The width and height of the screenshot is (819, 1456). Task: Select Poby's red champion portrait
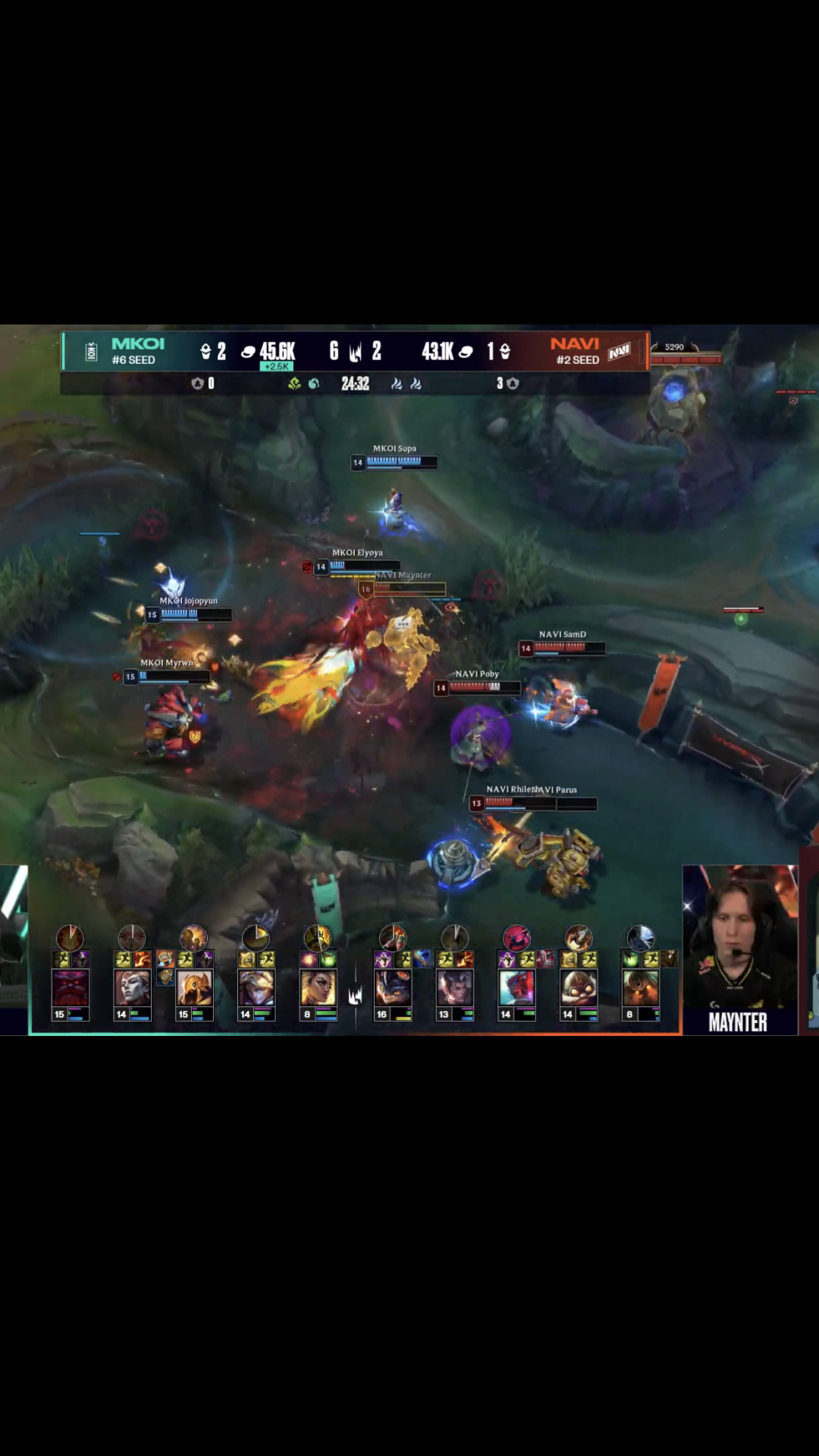coord(516,987)
